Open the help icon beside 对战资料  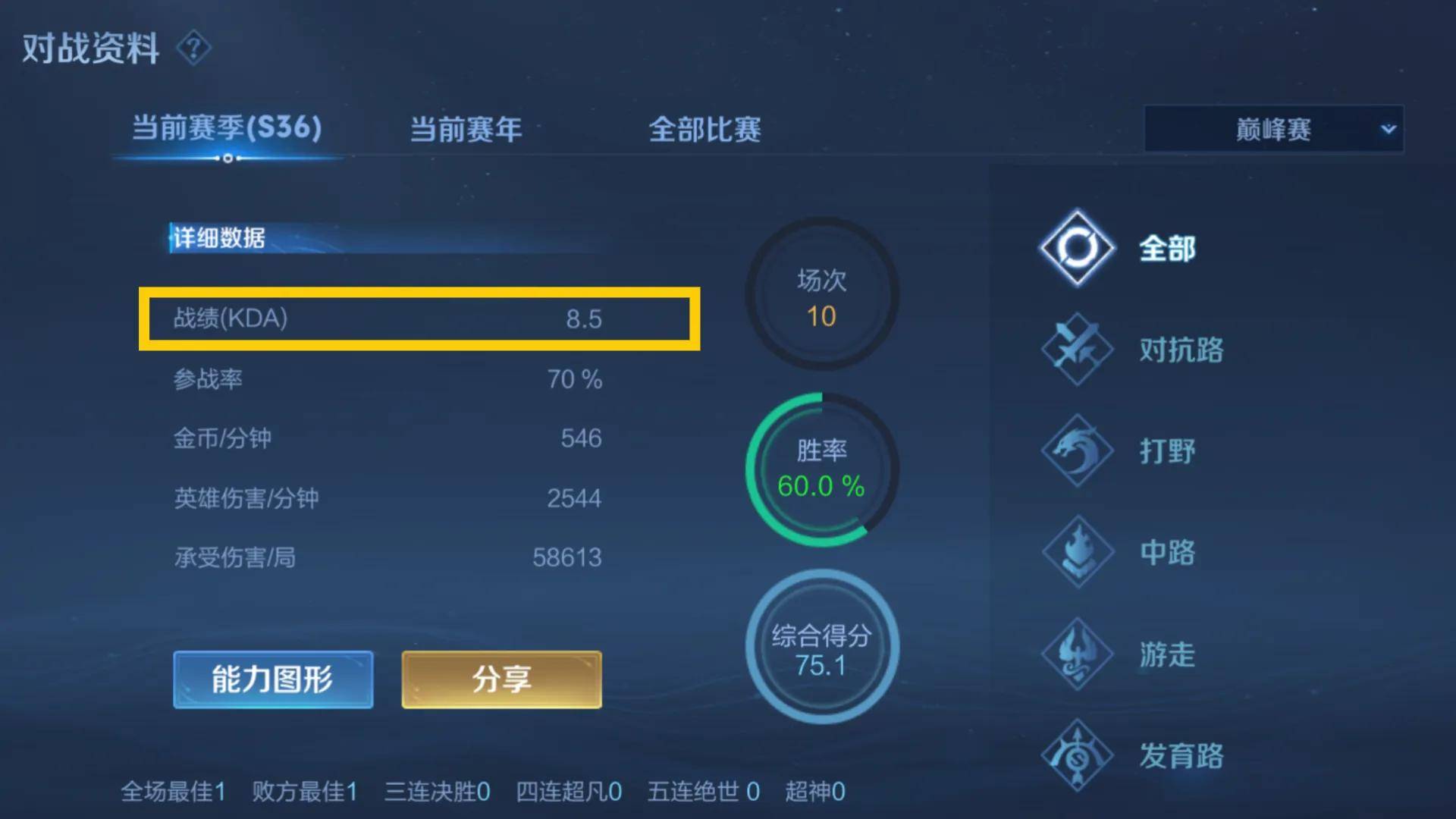click(194, 49)
